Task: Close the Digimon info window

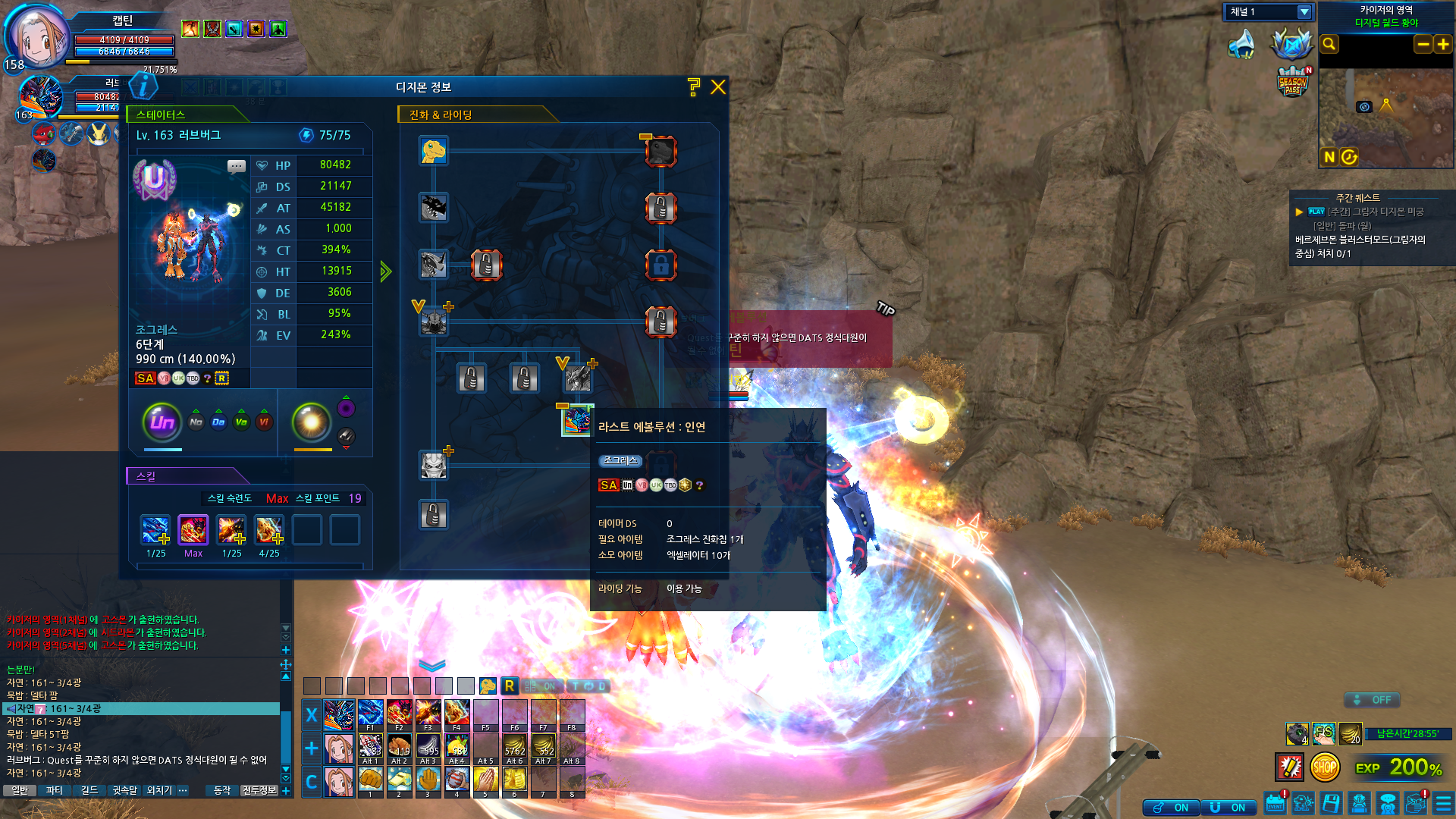Action: click(717, 87)
